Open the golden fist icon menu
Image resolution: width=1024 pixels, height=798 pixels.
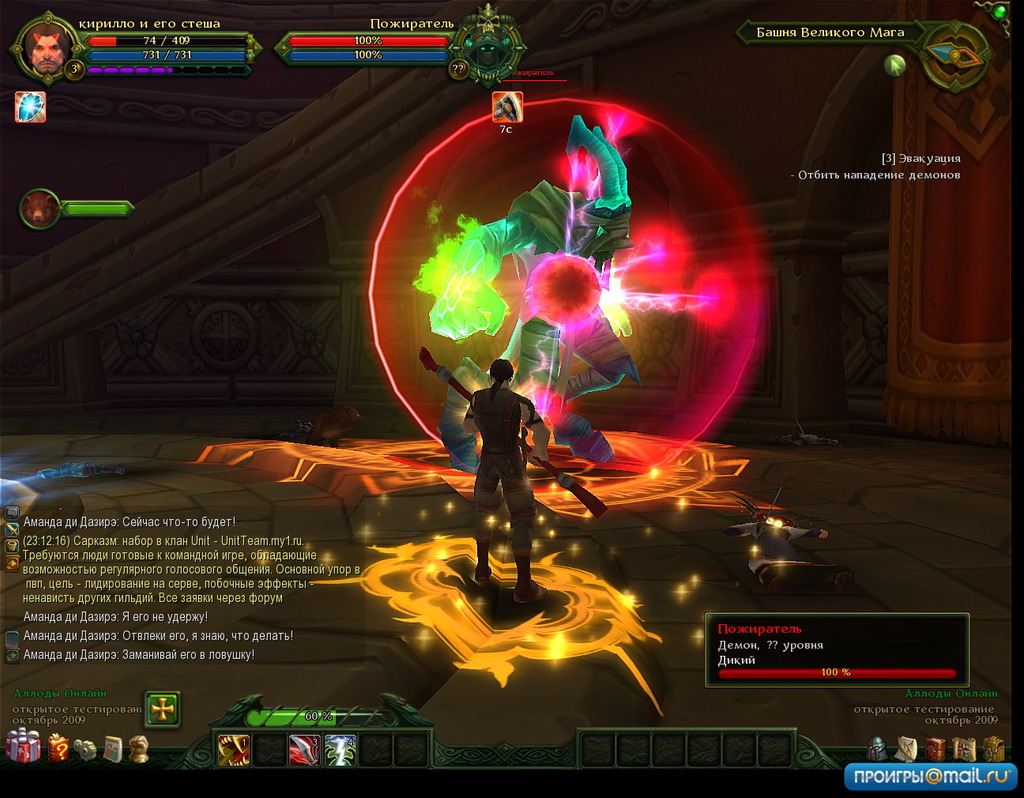click(x=138, y=748)
